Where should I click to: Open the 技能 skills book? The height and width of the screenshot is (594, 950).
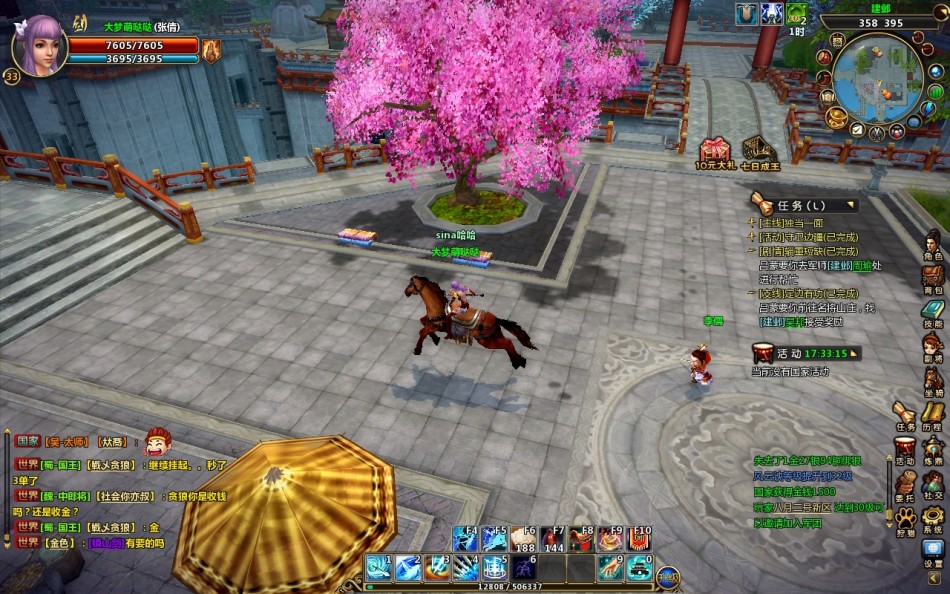click(932, 313)
